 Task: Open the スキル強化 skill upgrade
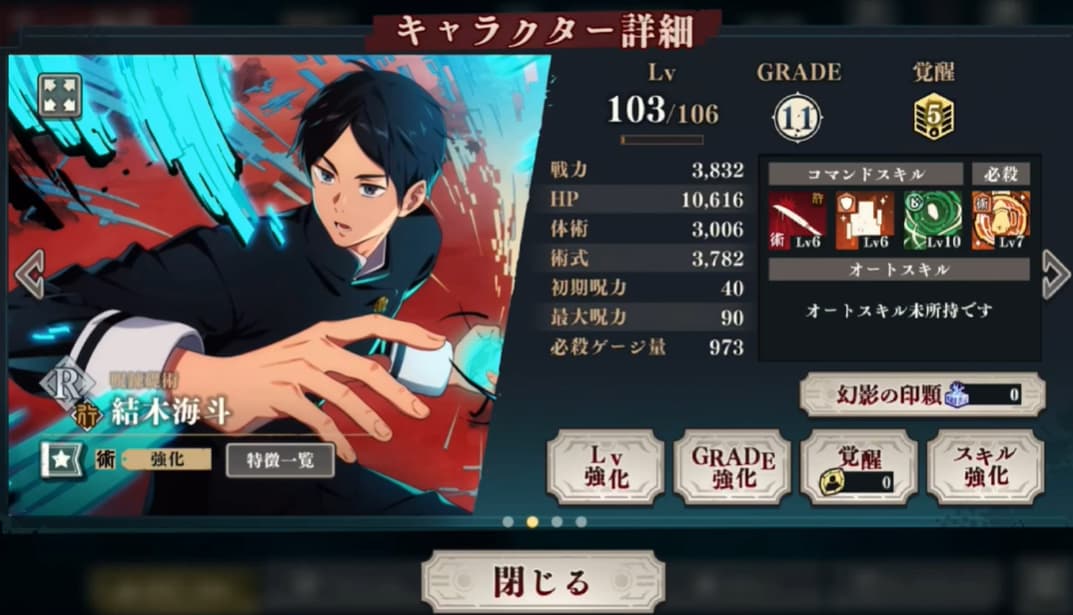click(986, 466)
